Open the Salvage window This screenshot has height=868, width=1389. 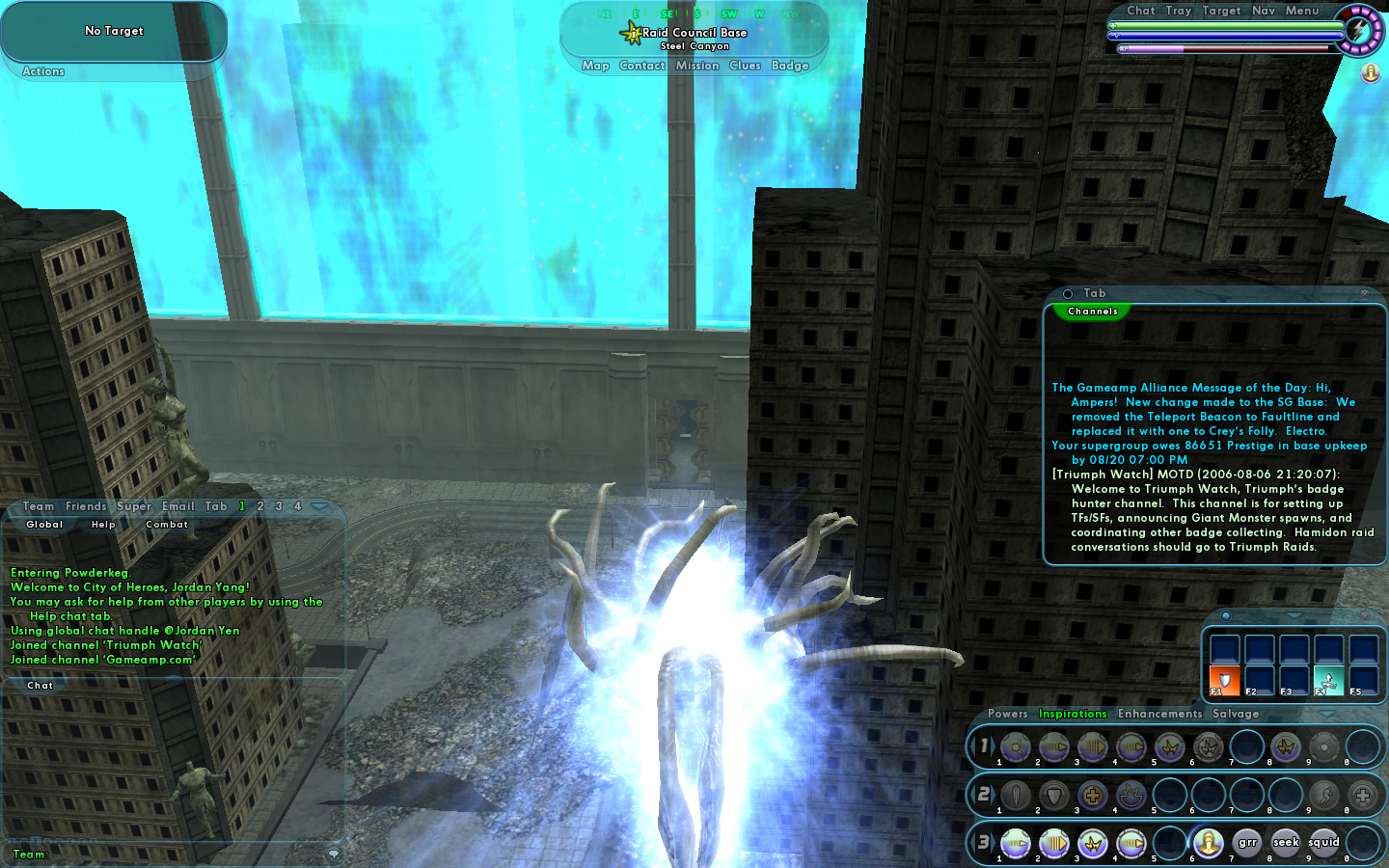[1236, 714]
